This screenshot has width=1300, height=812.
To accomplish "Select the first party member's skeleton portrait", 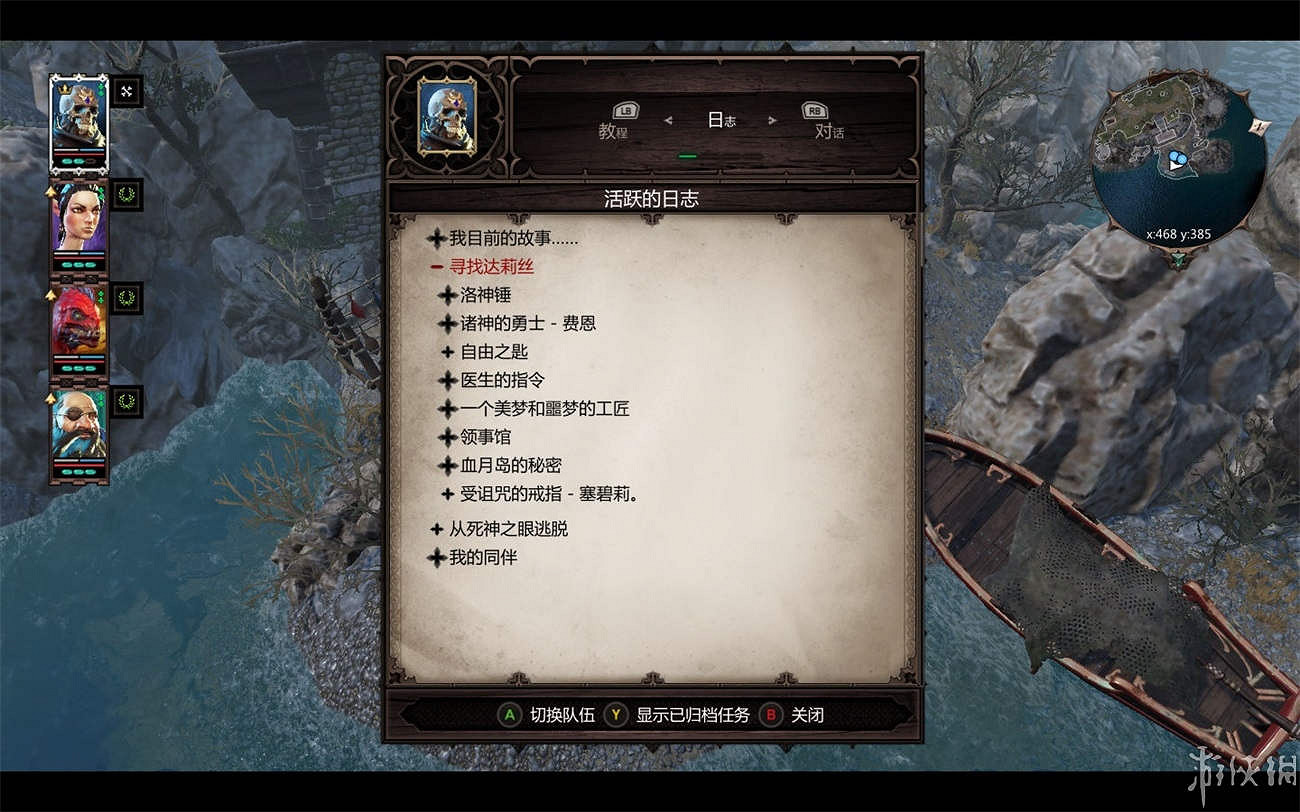I will tap(79, 120).
